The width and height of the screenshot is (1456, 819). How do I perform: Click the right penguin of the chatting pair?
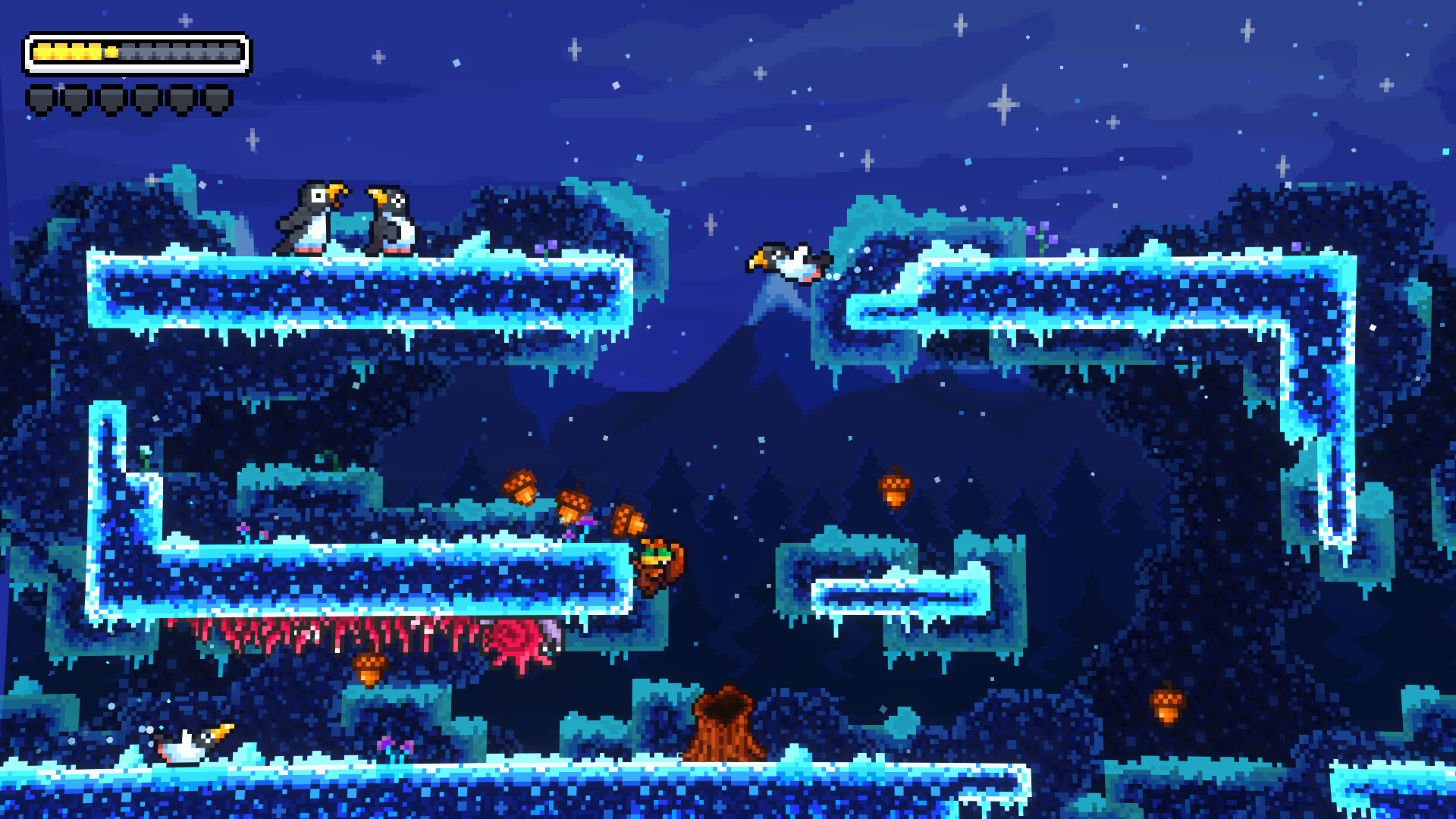[391, 218]
